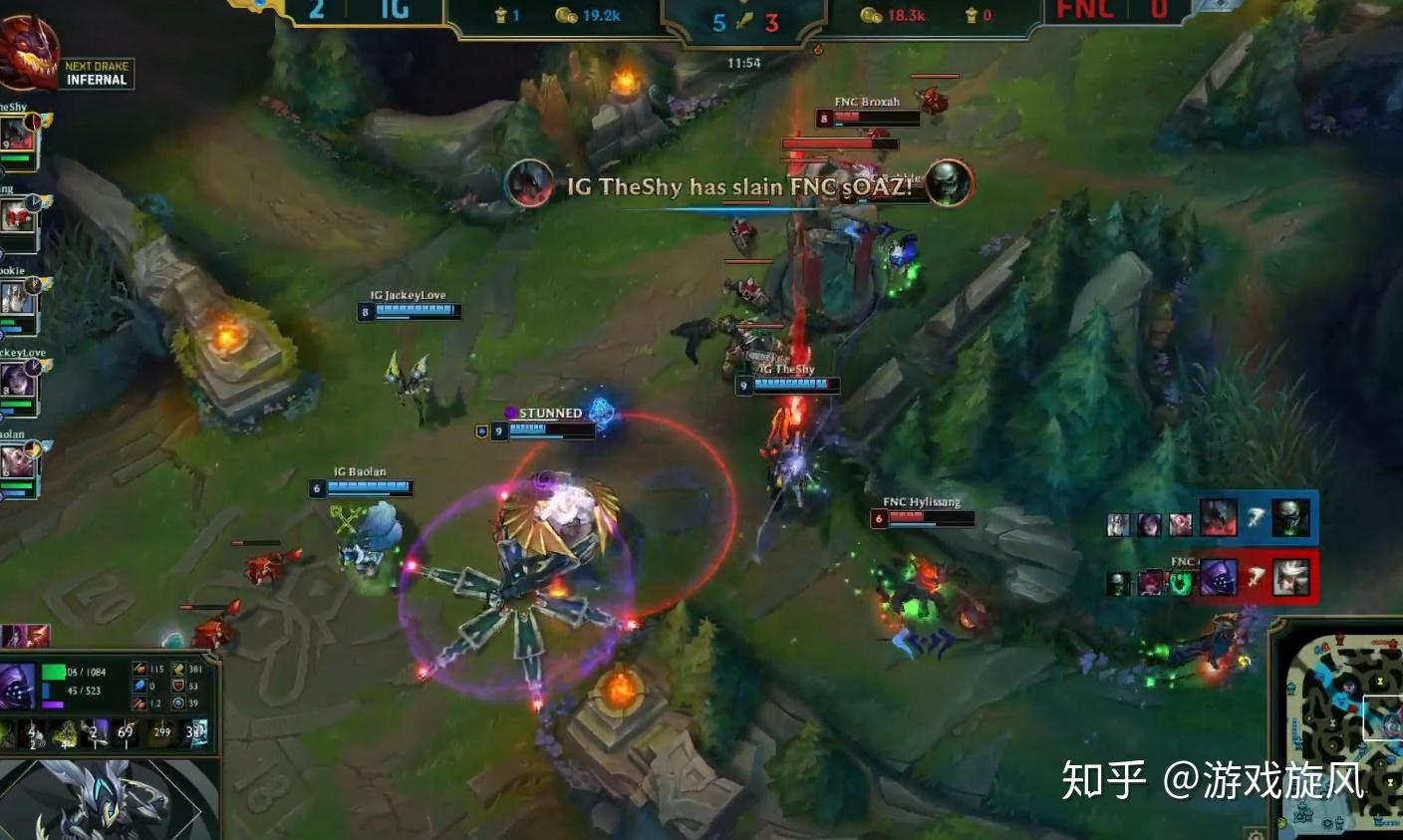Screen dimensions: 1403x840
Task: Click the armor stat shield icon
Action: click(179, 687)
